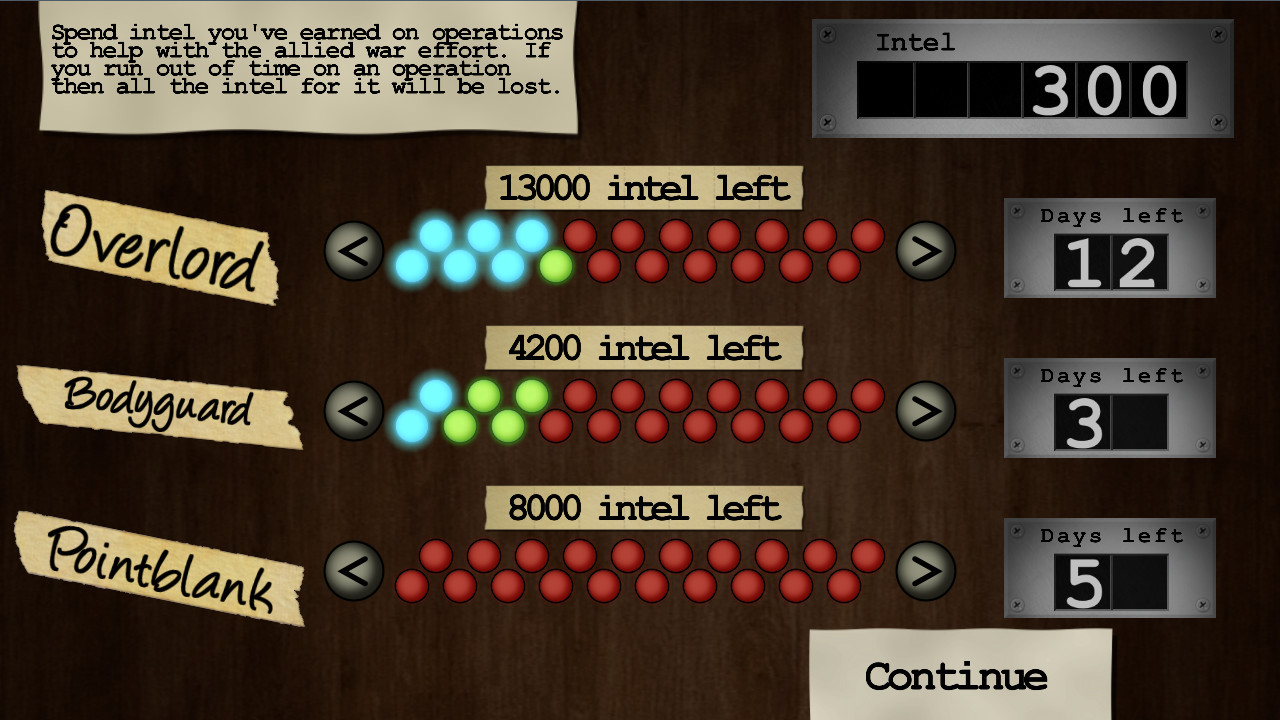Image resolution: width=1280 pixels, height=720 pixels.
Task: Click the 8000 intel left banner
Action: [x=643, y=507]
